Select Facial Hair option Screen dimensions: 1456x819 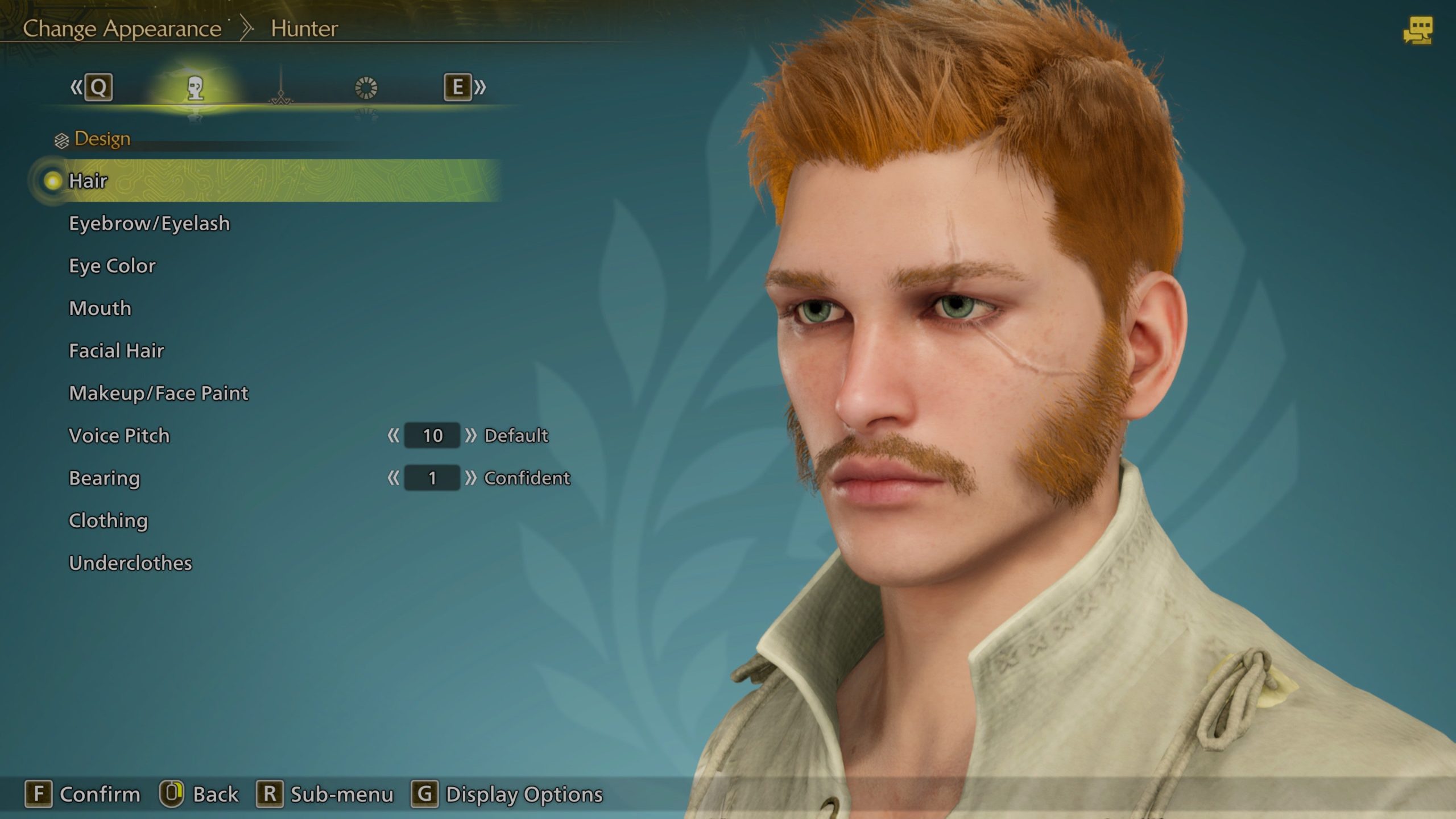click(x=117, y=351)
